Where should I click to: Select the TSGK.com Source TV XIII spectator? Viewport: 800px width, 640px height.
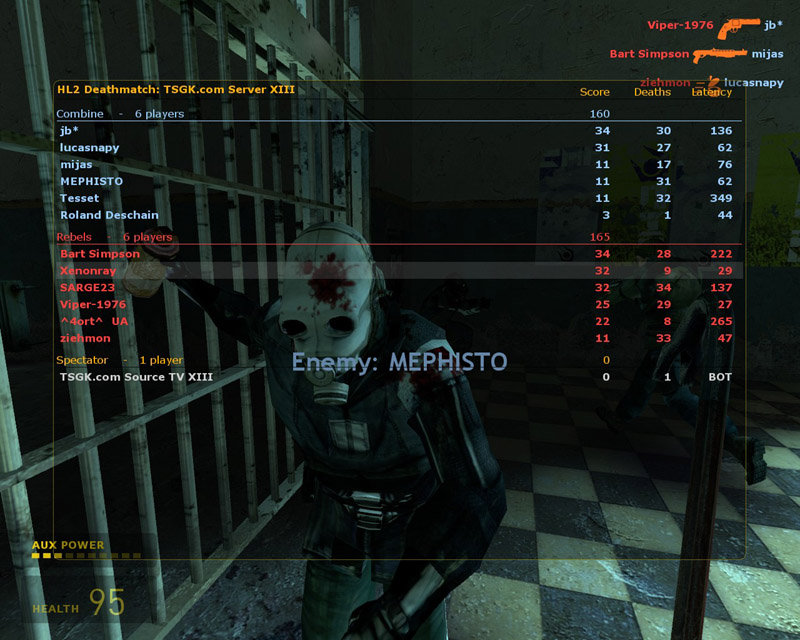click(136, 377)
